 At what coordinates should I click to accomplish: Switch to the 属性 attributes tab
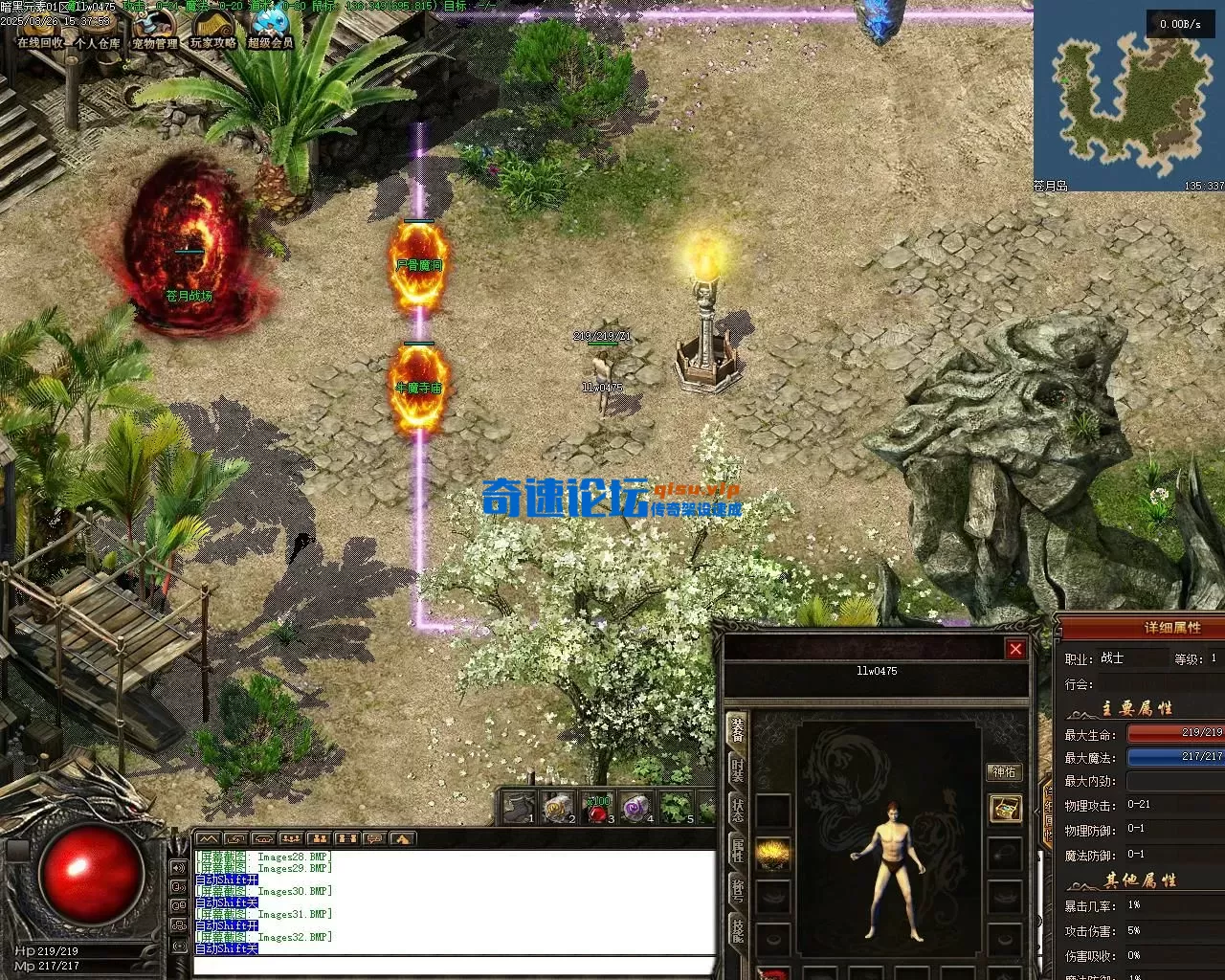click(x=738, y=854)
